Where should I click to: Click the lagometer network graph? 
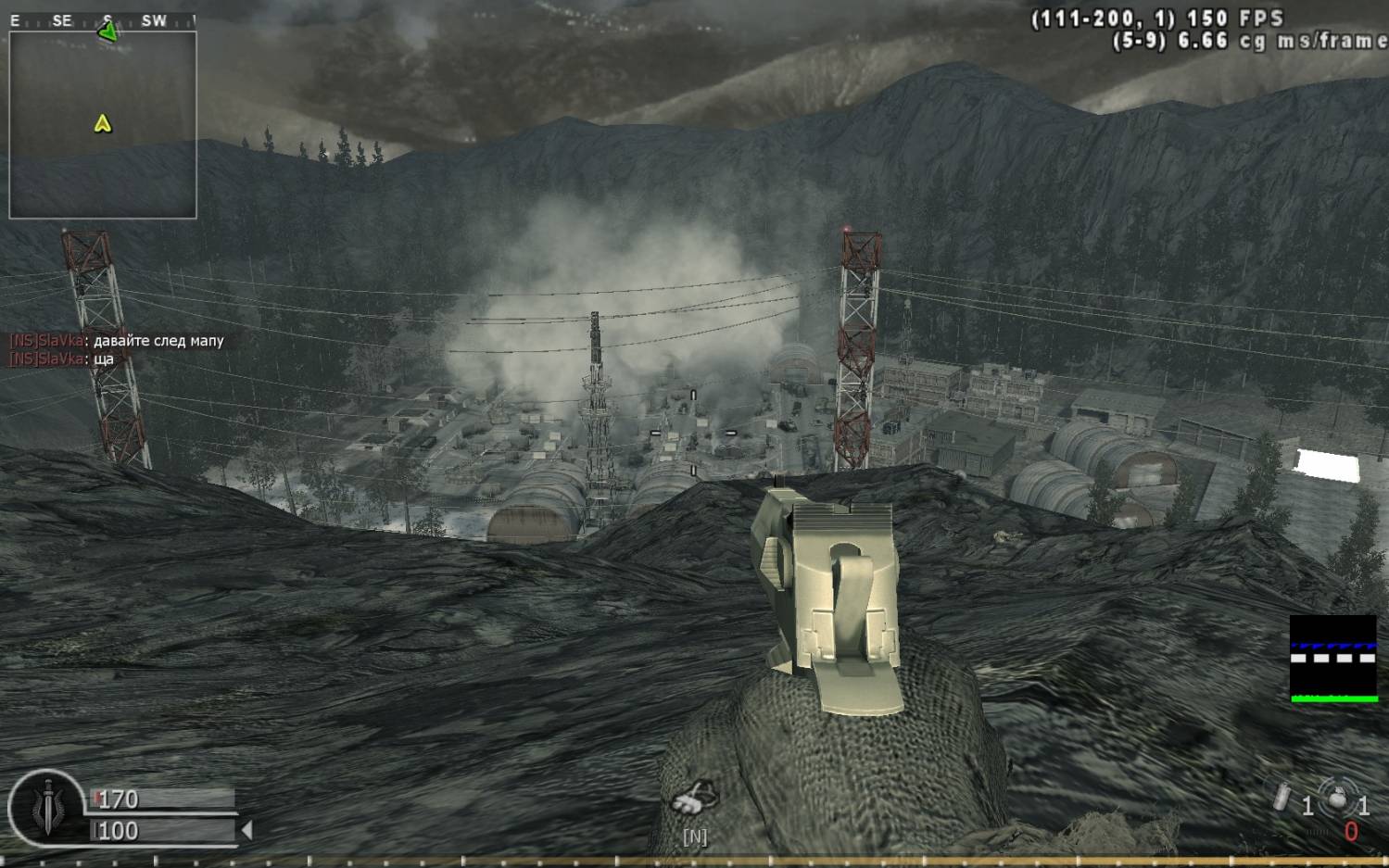(1333, 659)
